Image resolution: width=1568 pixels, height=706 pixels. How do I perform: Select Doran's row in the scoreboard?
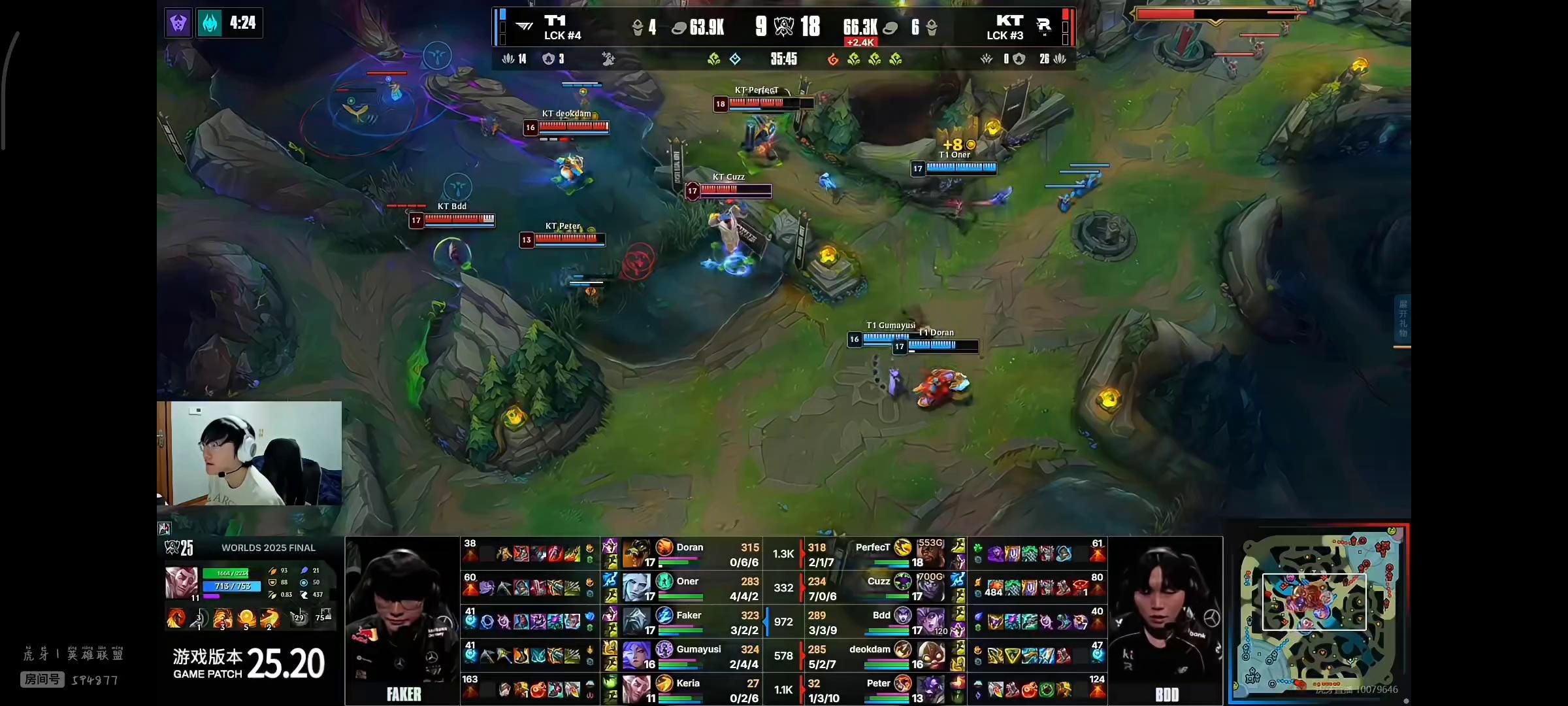(693, 554)
